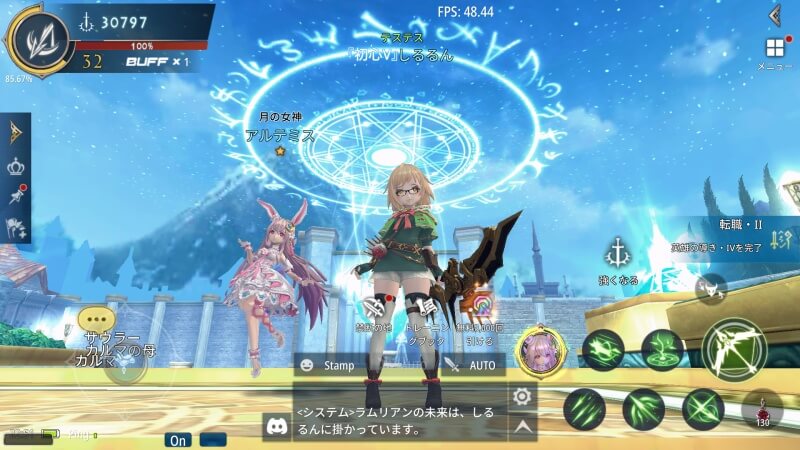The image size is (800, 450).
Task: Open the 強くなる power-up icon
Action: tap(621, 253)
